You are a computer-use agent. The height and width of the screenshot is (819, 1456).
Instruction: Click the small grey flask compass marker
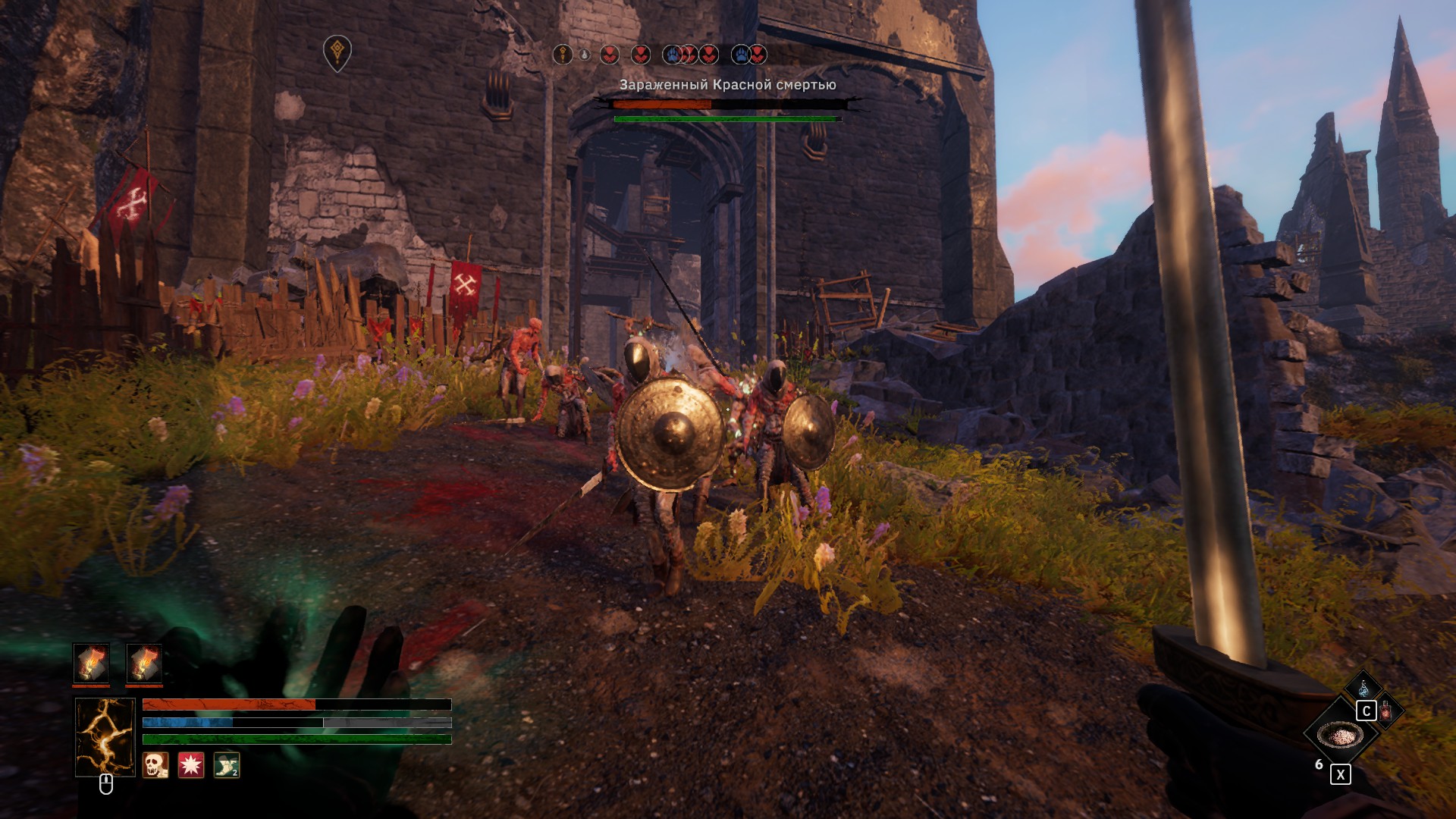point(585,55)
